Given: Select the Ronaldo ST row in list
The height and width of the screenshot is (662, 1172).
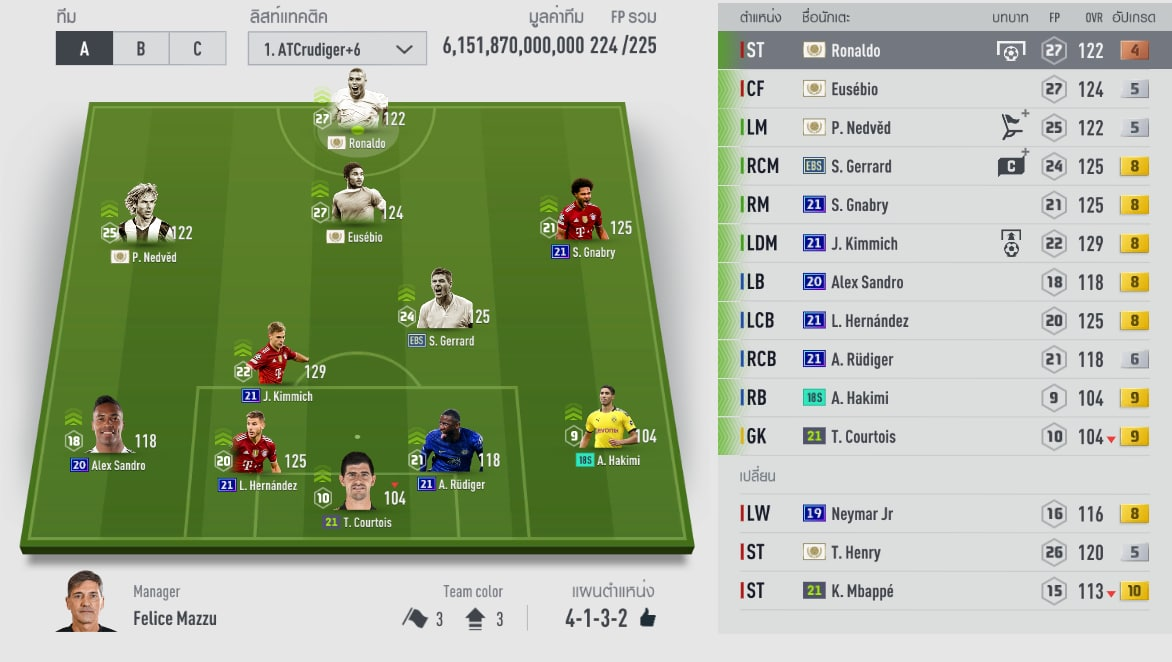Looking at the screenshot, I should point(940,50).
